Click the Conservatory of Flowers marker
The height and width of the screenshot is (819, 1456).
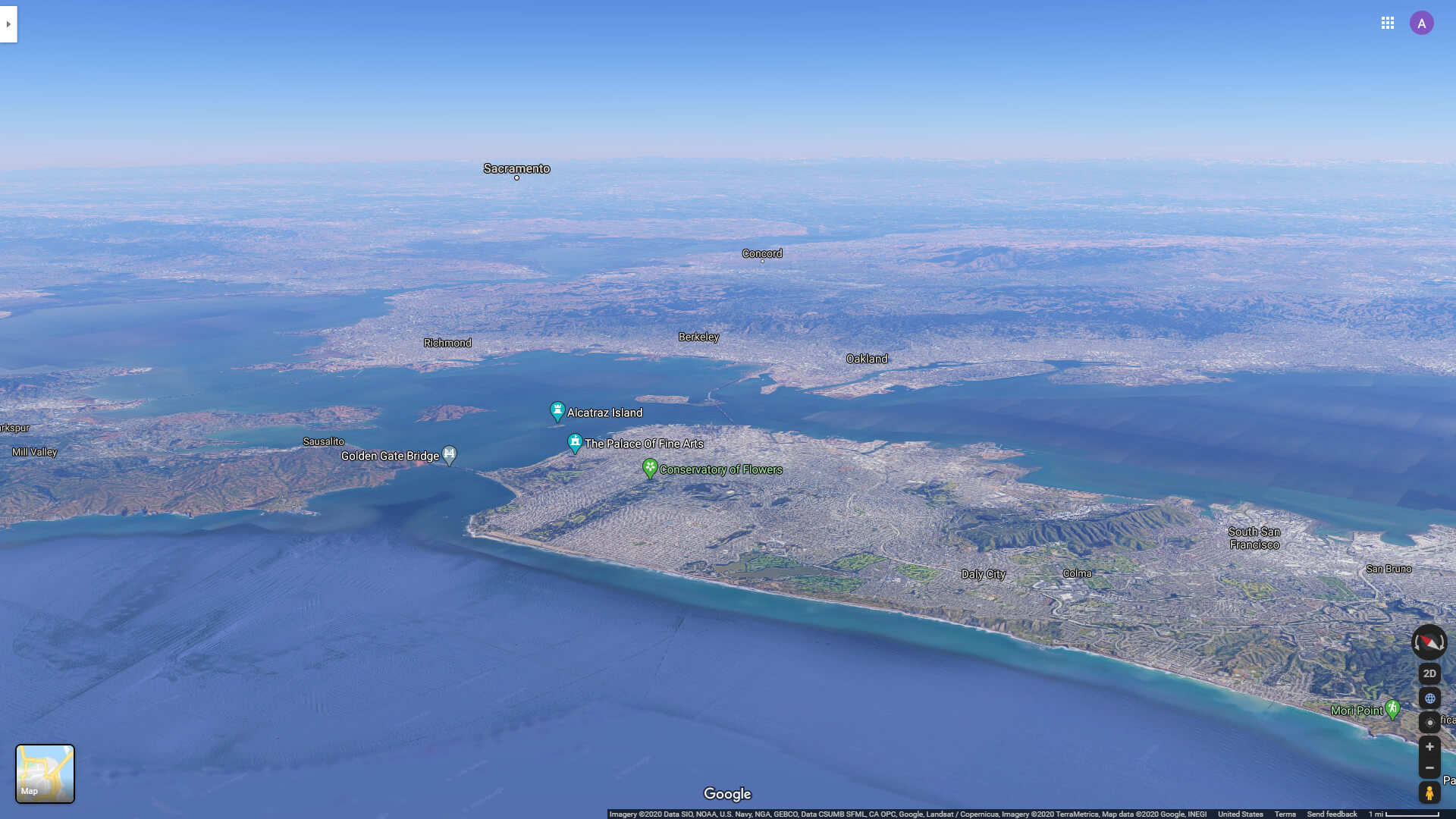650,467
